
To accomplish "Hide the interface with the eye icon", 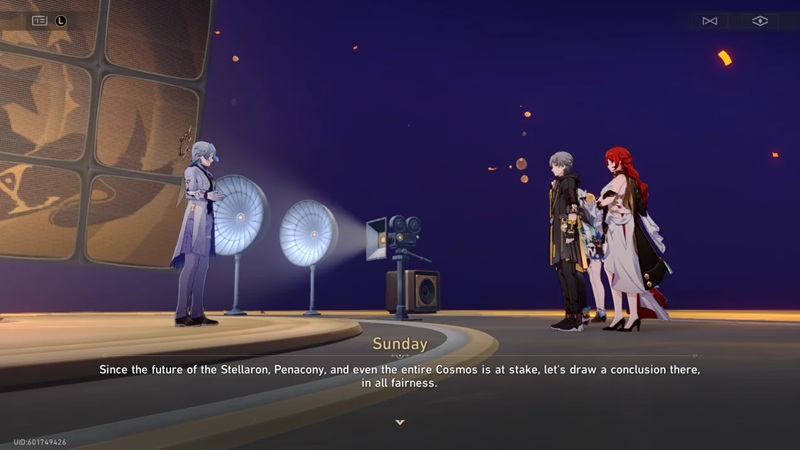I will coord(760,21).
